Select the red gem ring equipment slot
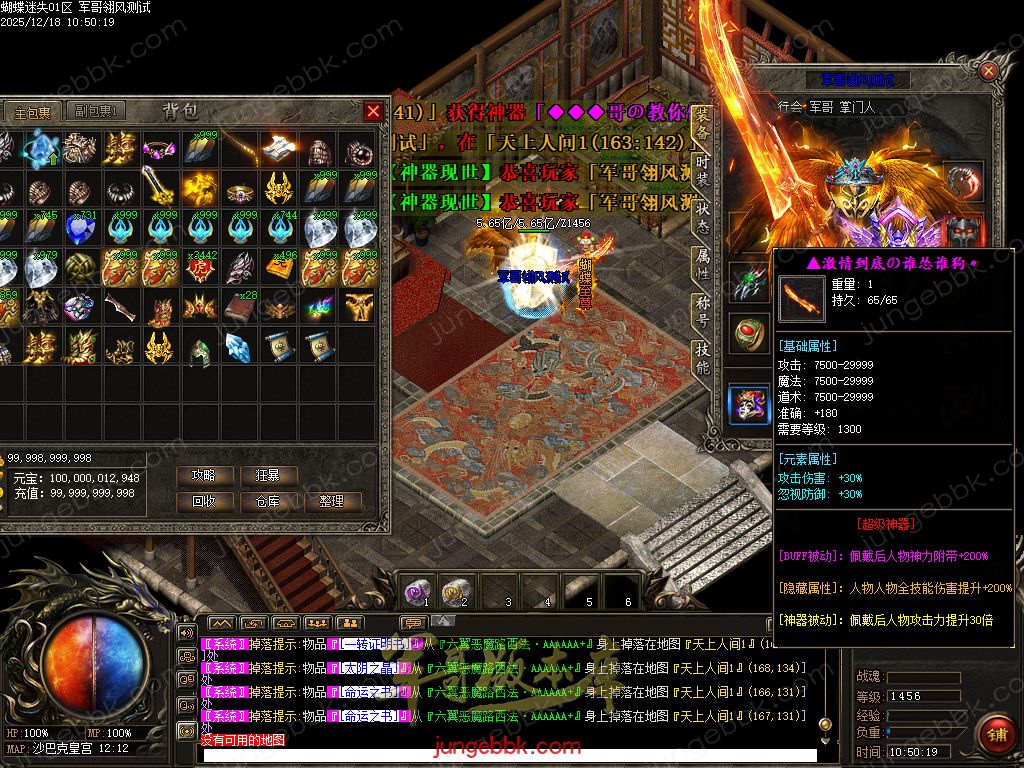 (x=746, y=334)
